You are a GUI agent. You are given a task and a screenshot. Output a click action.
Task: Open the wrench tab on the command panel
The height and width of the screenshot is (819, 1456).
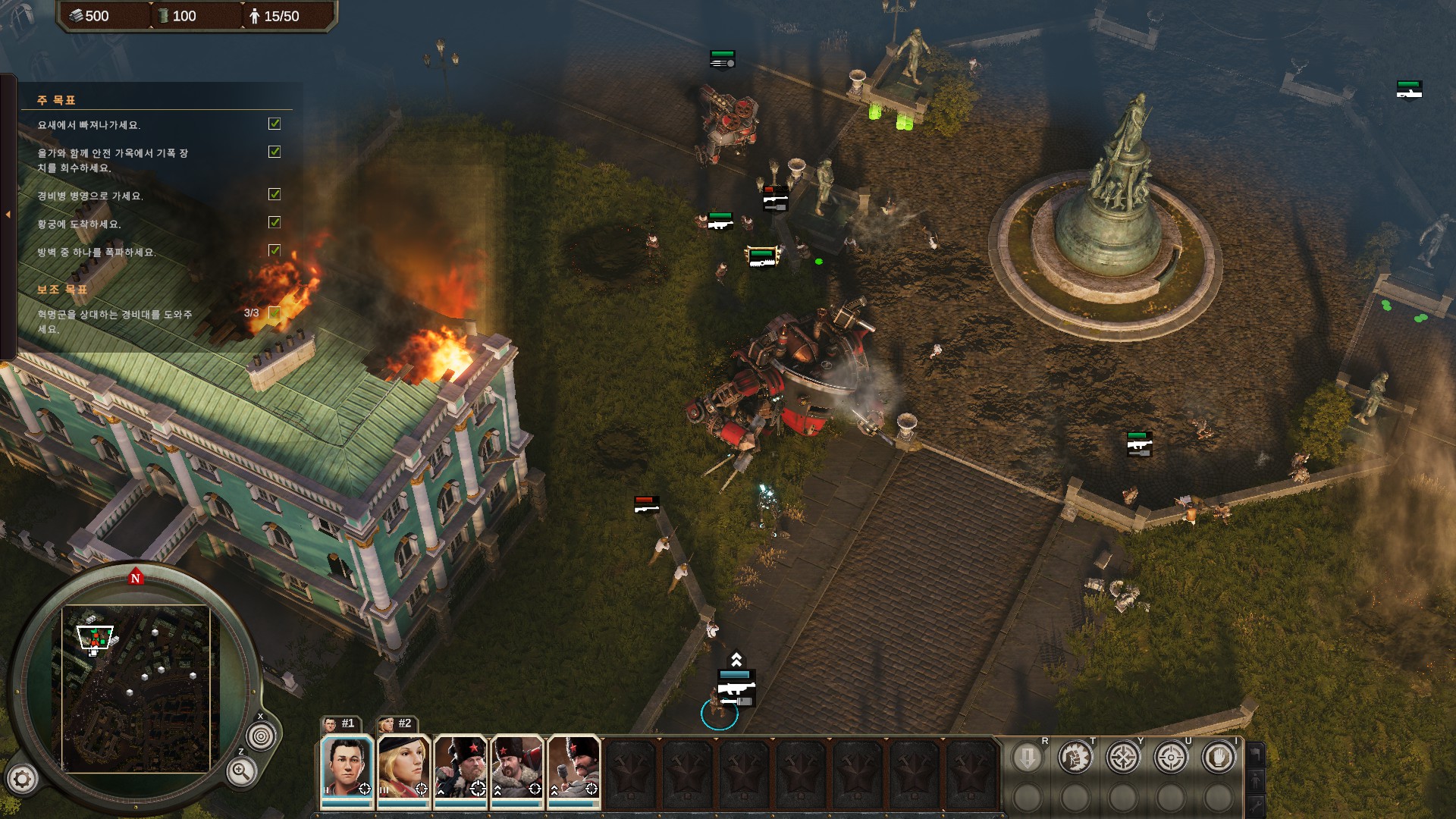(x=1256, y=805)
